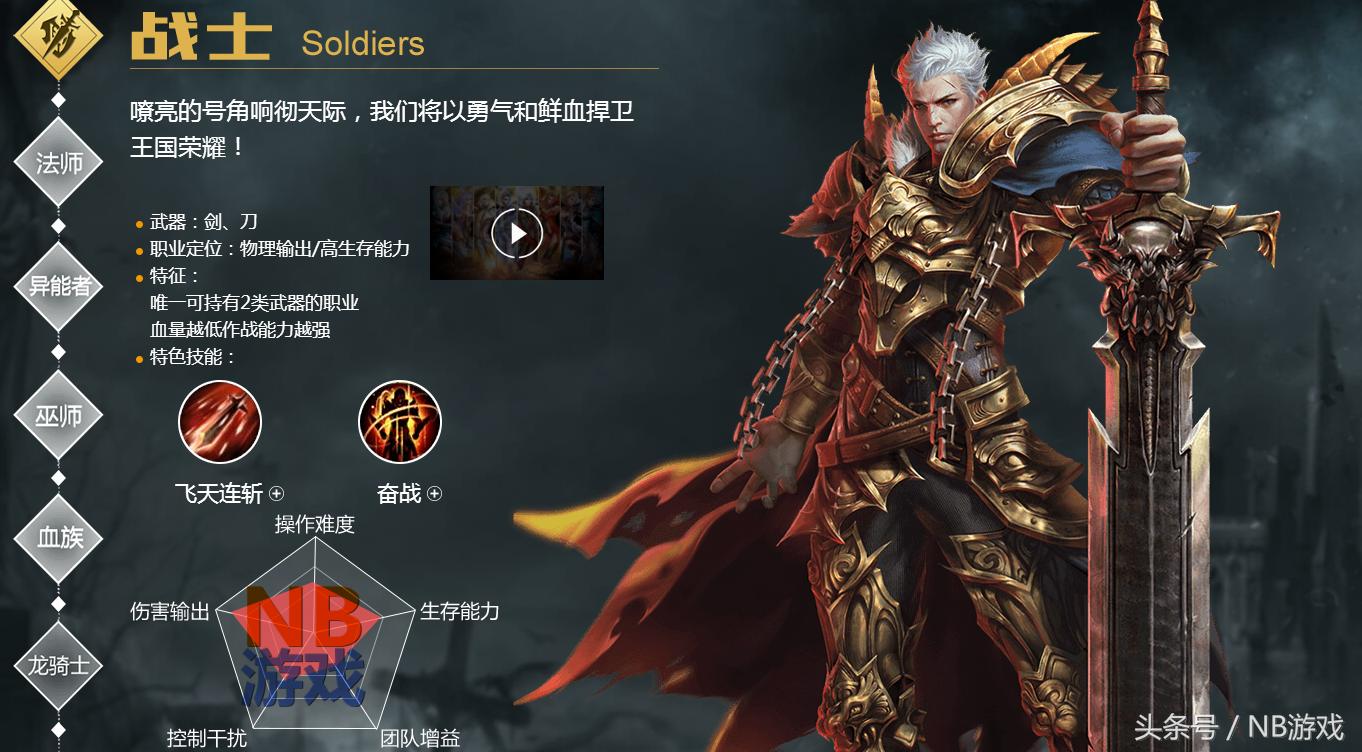
Task: Select the 法师 class in the sidebar
Action: point(58,160)
